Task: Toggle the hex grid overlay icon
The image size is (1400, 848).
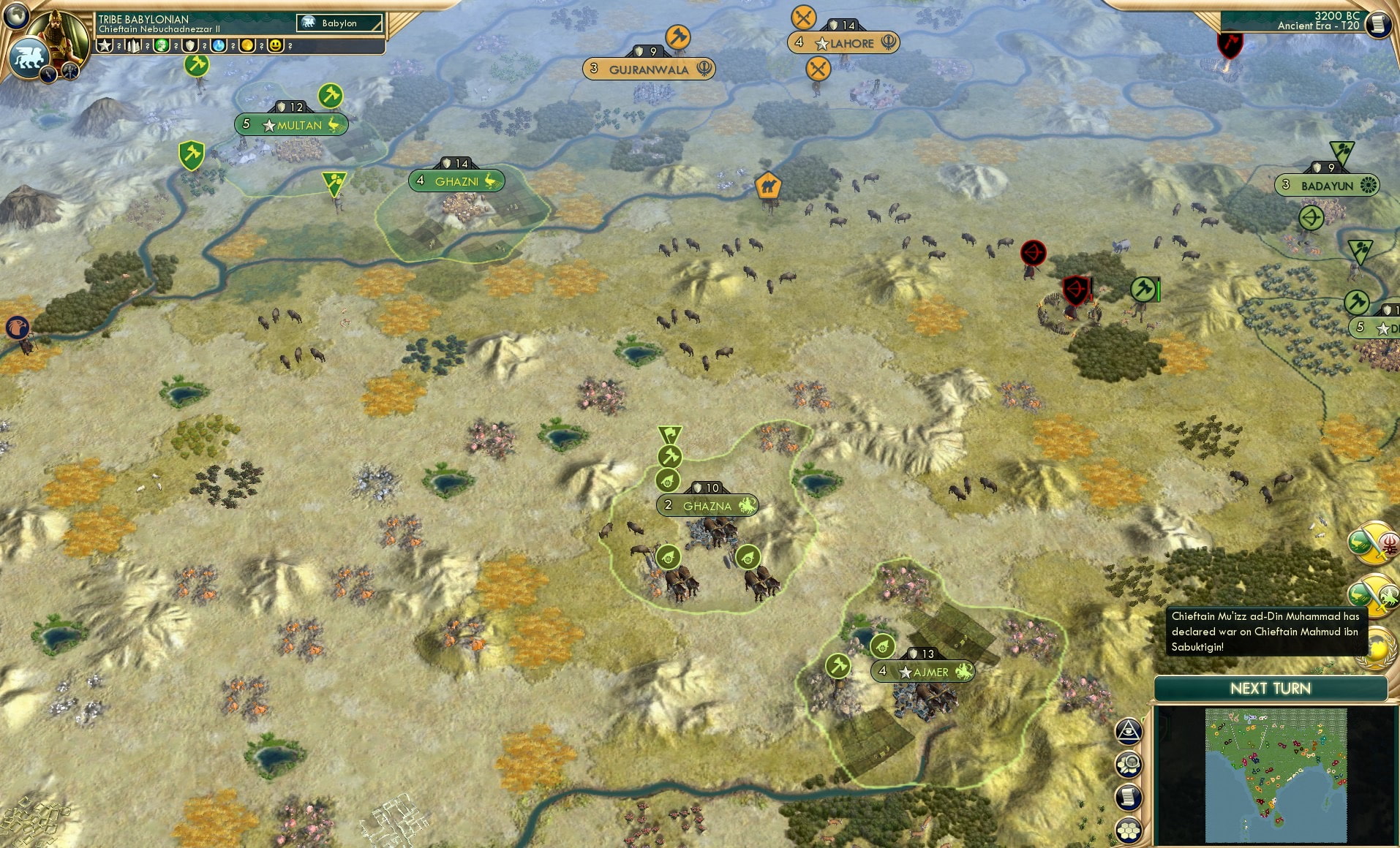Action: click(x=1129, y=830)
